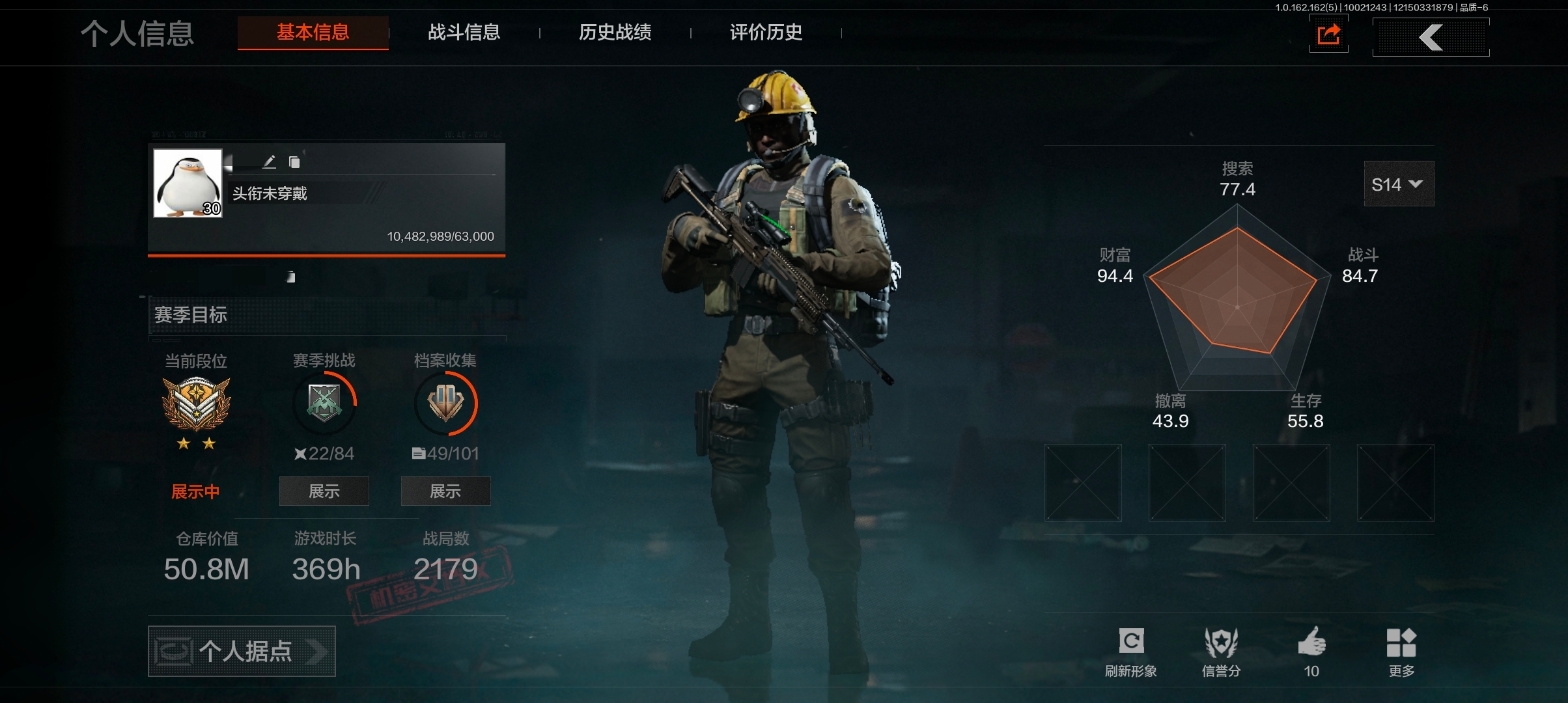Screen dimensions: 1568x703
Task: Give a like with the thumbs-up icon
Action: click(1311, 652)
